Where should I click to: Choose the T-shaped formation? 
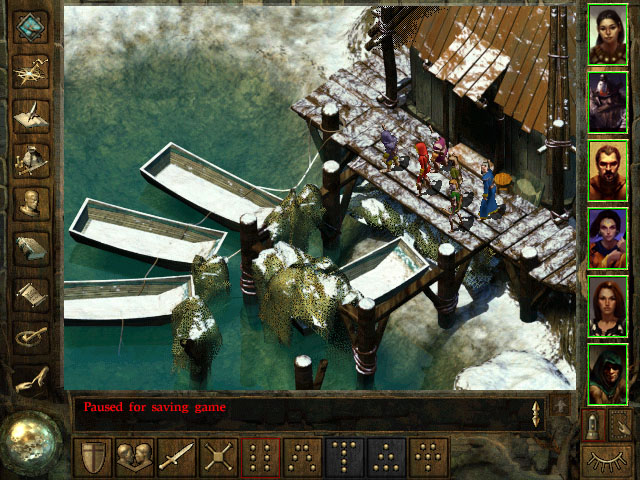[x=345, y=457]
